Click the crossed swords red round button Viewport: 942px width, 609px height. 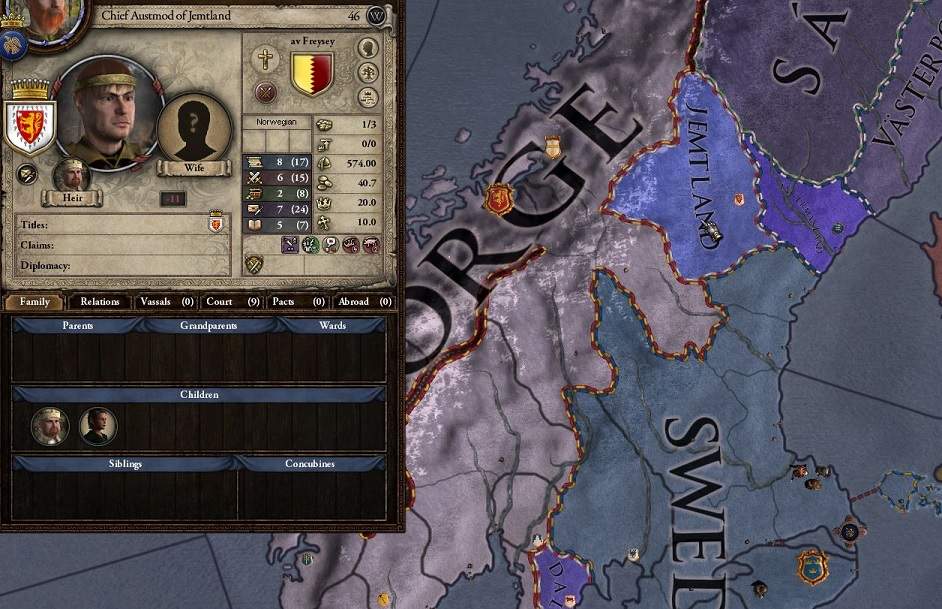(x=265, y=93)
